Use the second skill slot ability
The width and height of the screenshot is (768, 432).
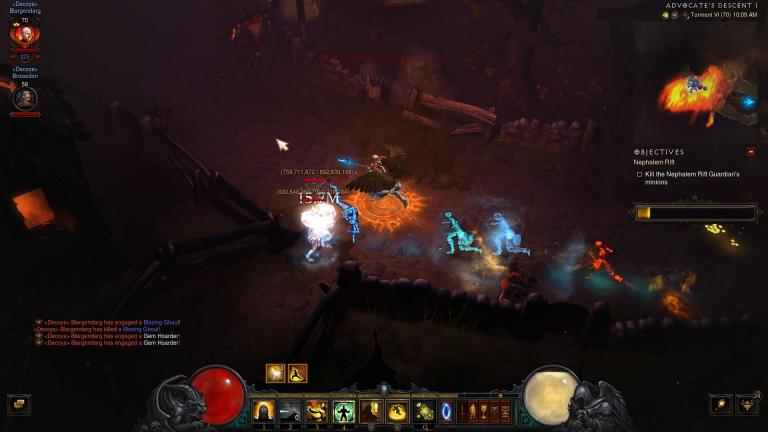pos(291,411)
